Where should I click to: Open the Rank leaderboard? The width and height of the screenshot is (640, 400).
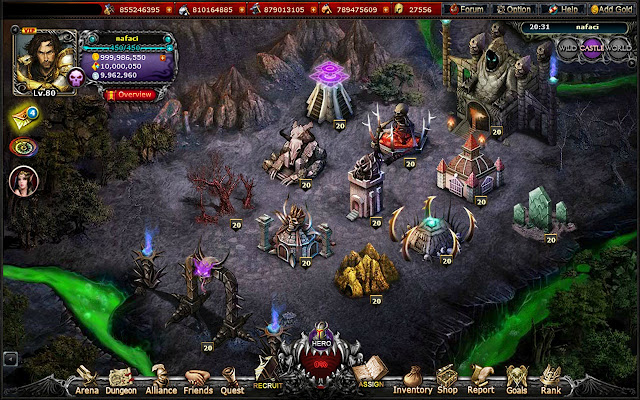(x=551, y=383)
